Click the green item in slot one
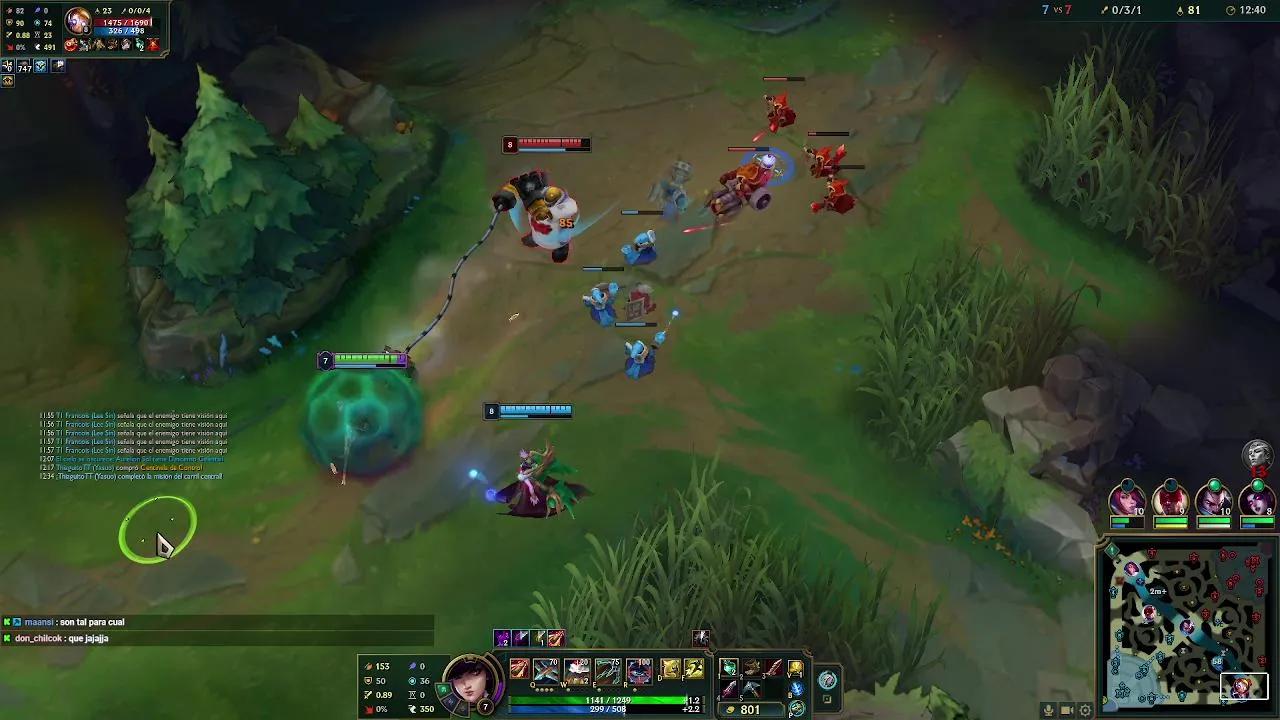The image size is (1280, 720). (x=729, y=669)
